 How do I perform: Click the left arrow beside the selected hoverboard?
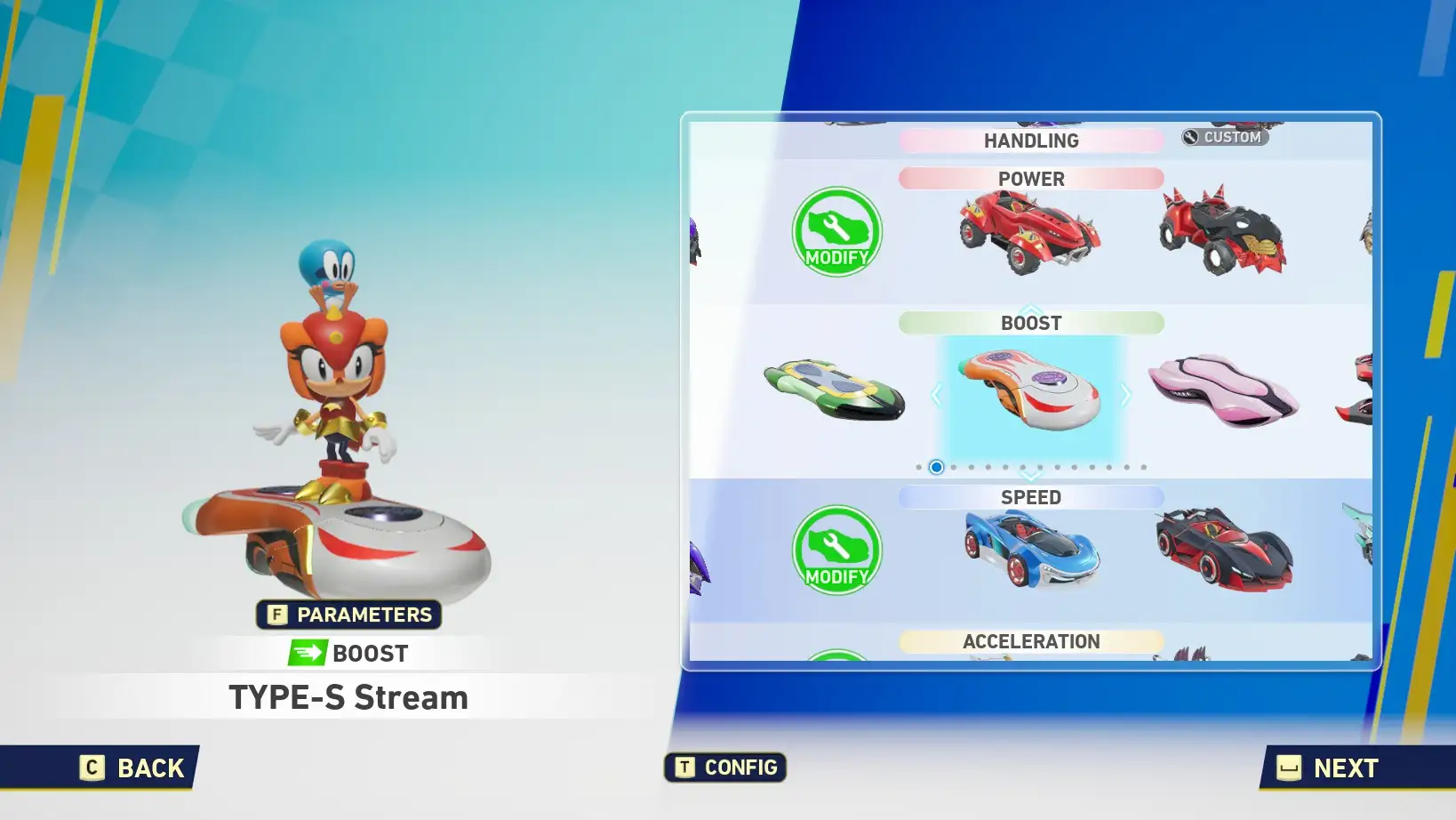[936, 394]
